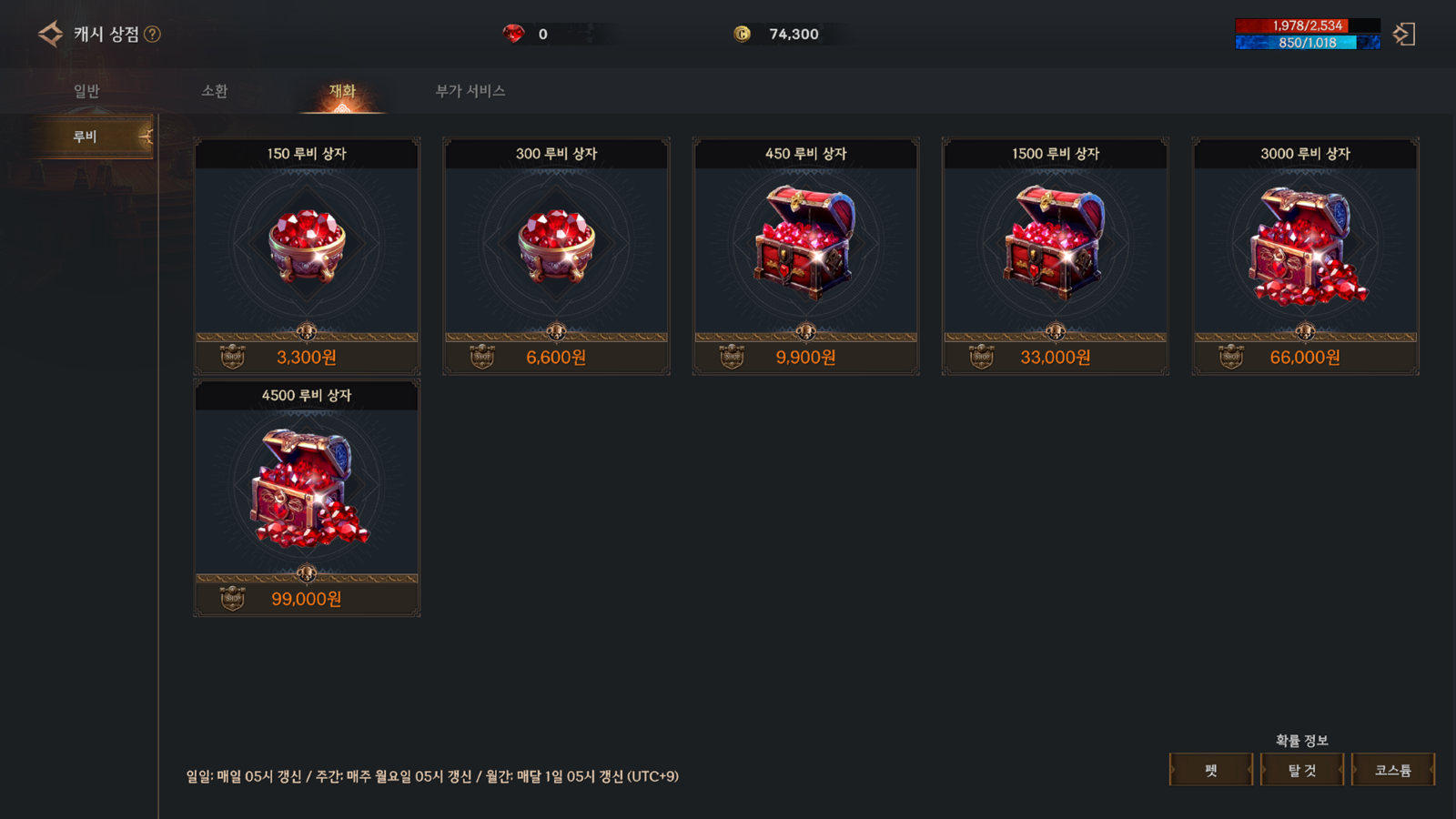The height and width of the screenshot is (819, 1456).
Task: Open the cash shop help question mark
Action: (153, 35)
